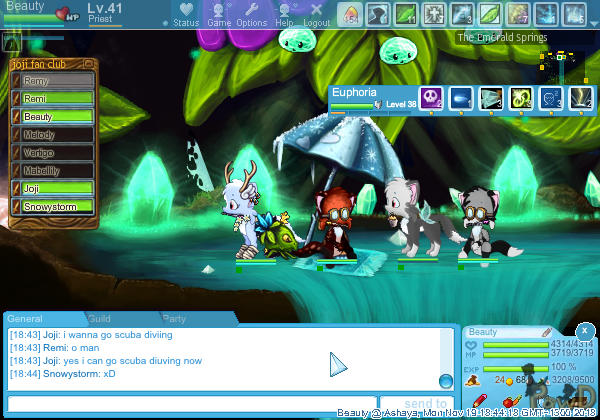Click the pencil icon beside Beauty's name
The height and width of the screenshot is (420, 600).
coord(547,332)
